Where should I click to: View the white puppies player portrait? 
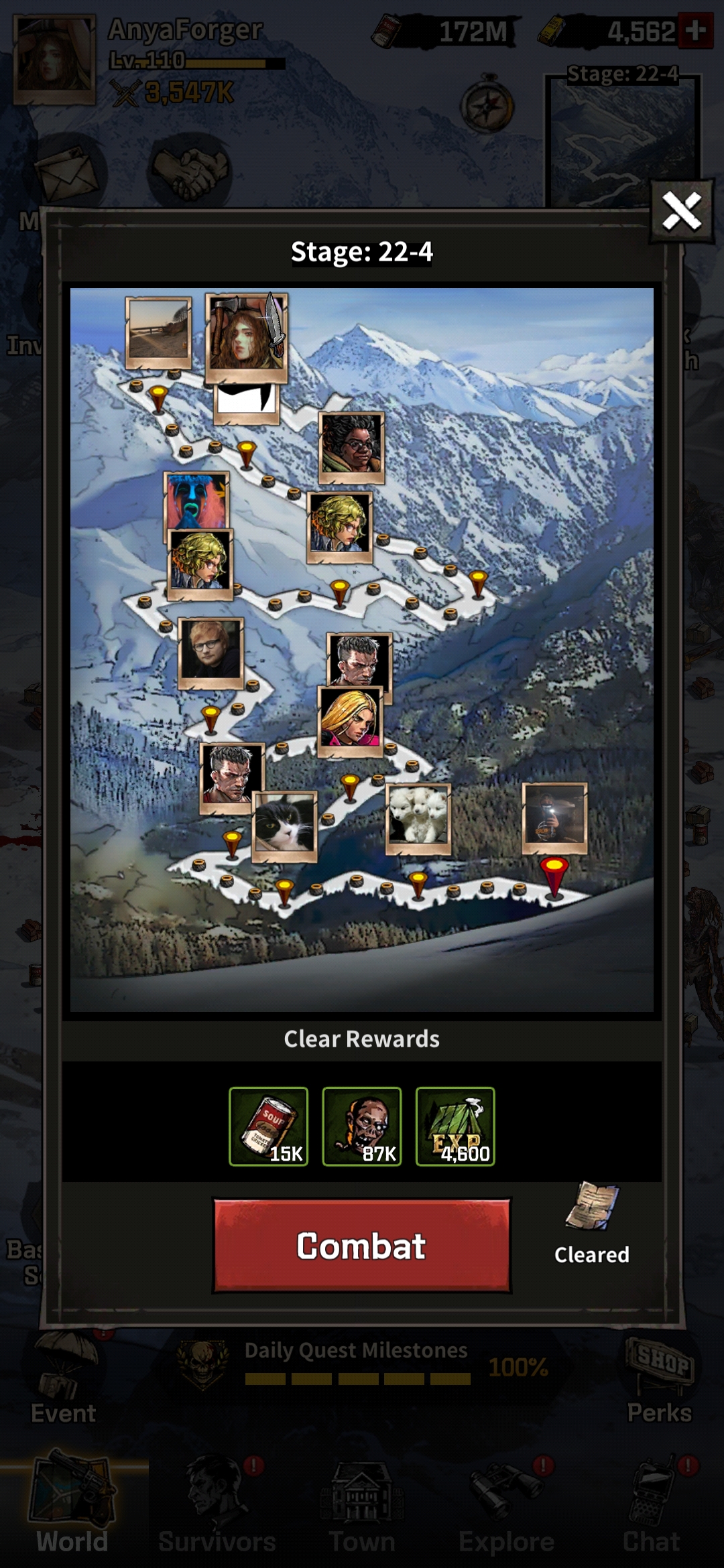pos(418,818)
